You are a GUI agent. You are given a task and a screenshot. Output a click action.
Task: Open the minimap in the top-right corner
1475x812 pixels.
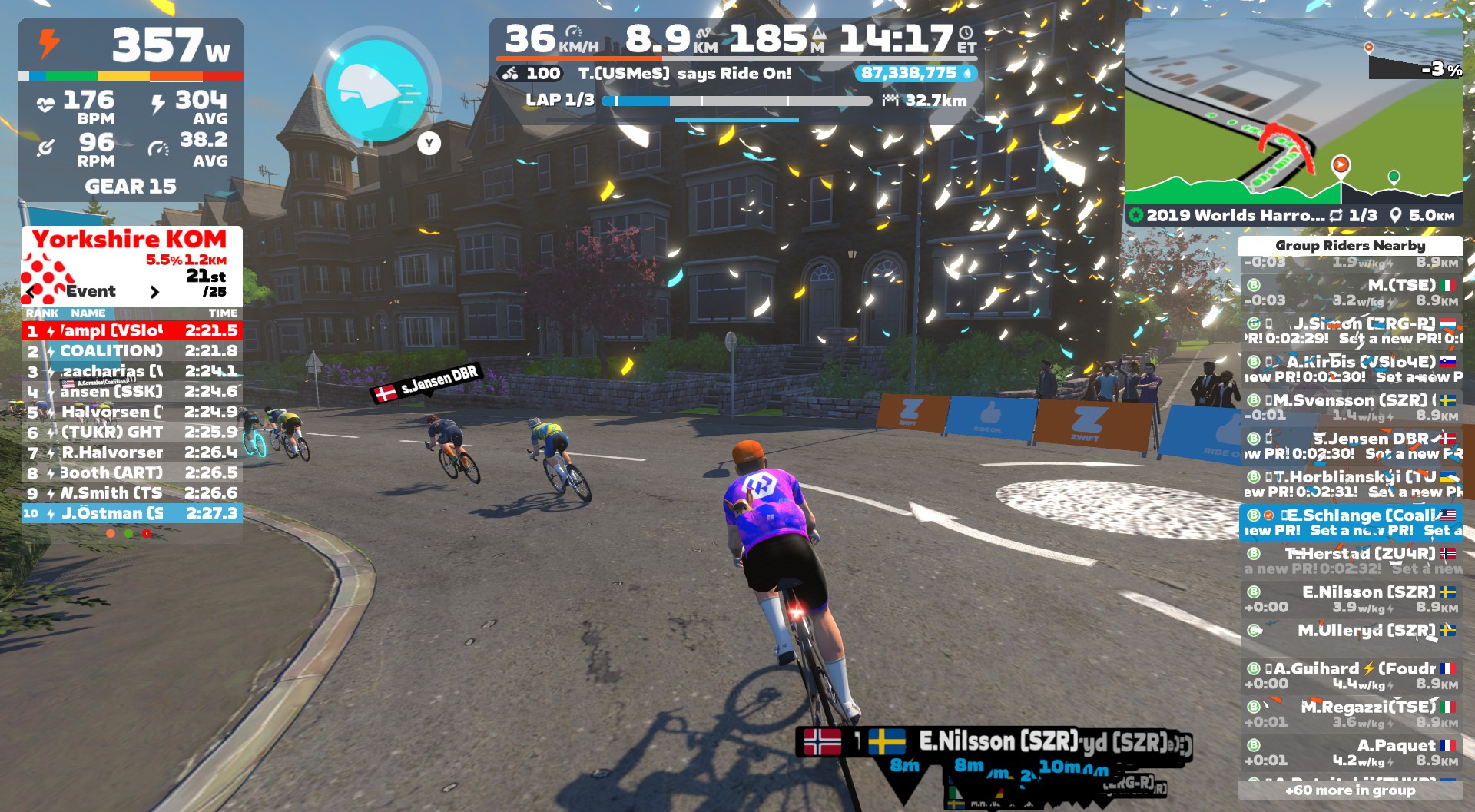click(1293, 115)
